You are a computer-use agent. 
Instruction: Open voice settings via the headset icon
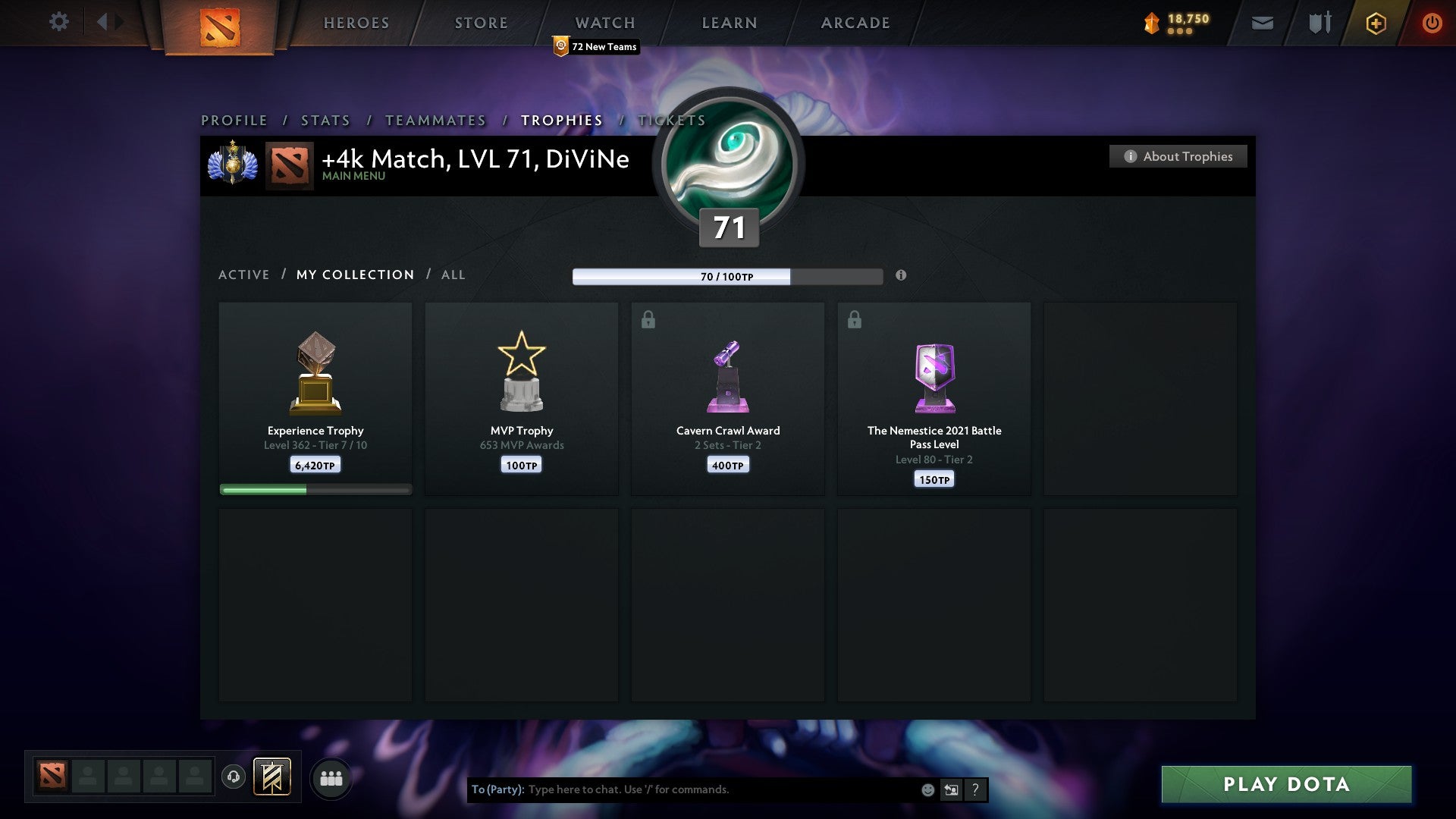[234, 777]
